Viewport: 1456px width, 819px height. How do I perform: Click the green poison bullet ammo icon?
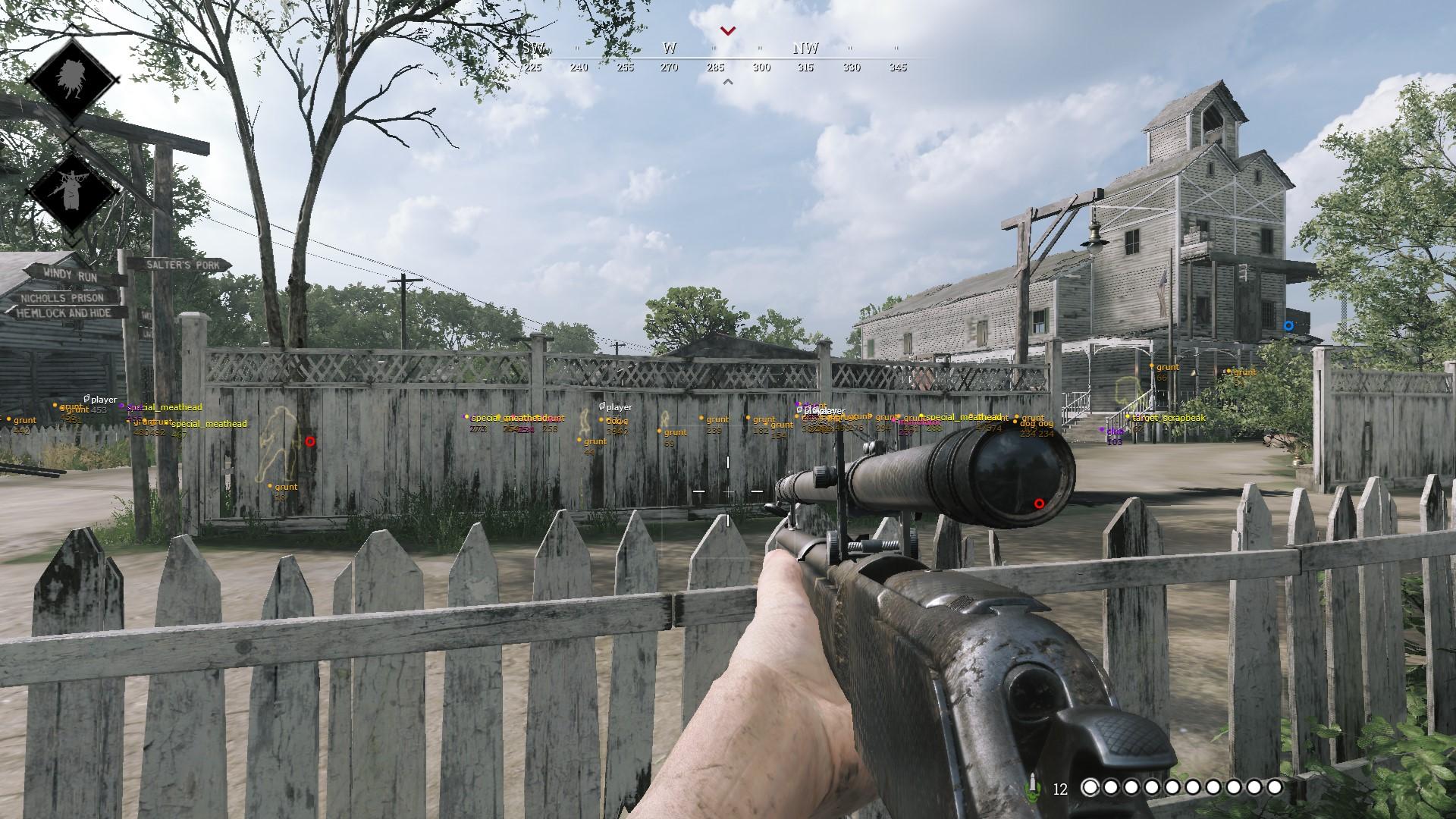click(1032, 788)
